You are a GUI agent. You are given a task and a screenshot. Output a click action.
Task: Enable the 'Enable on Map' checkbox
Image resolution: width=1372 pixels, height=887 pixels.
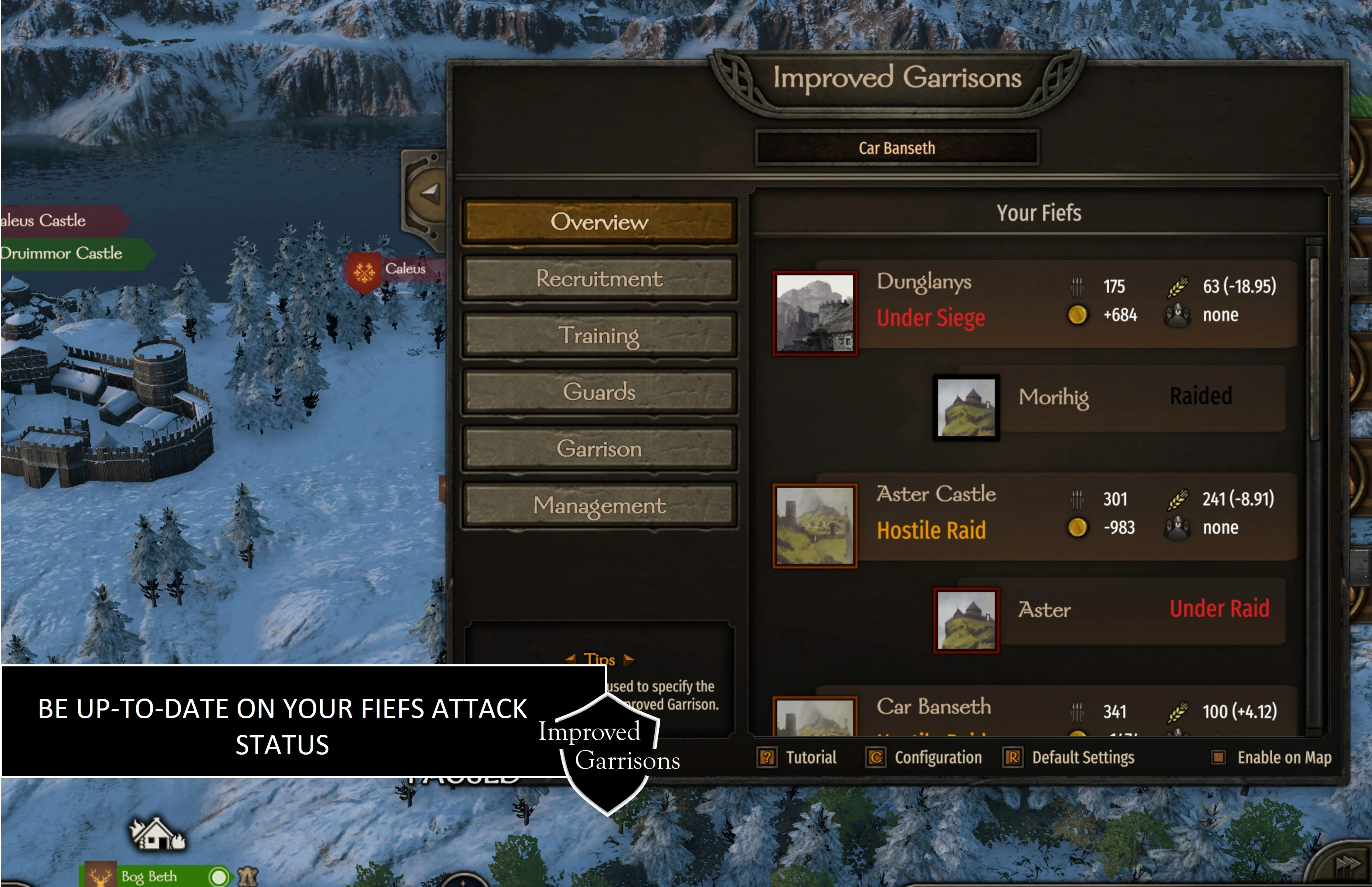(x=1220, y=758)
